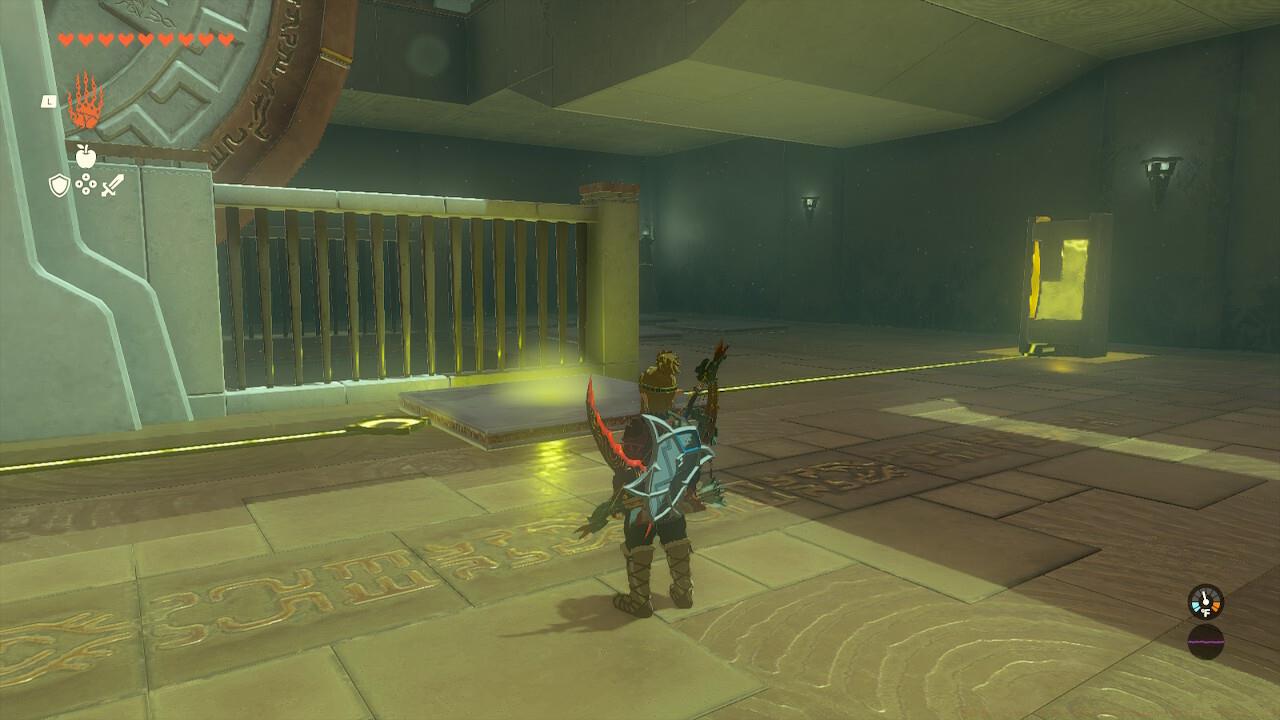The height and width of the screenshot is (720, 1280).
Task: Click the apple icon in the HUD
Action: pos(85,155)
